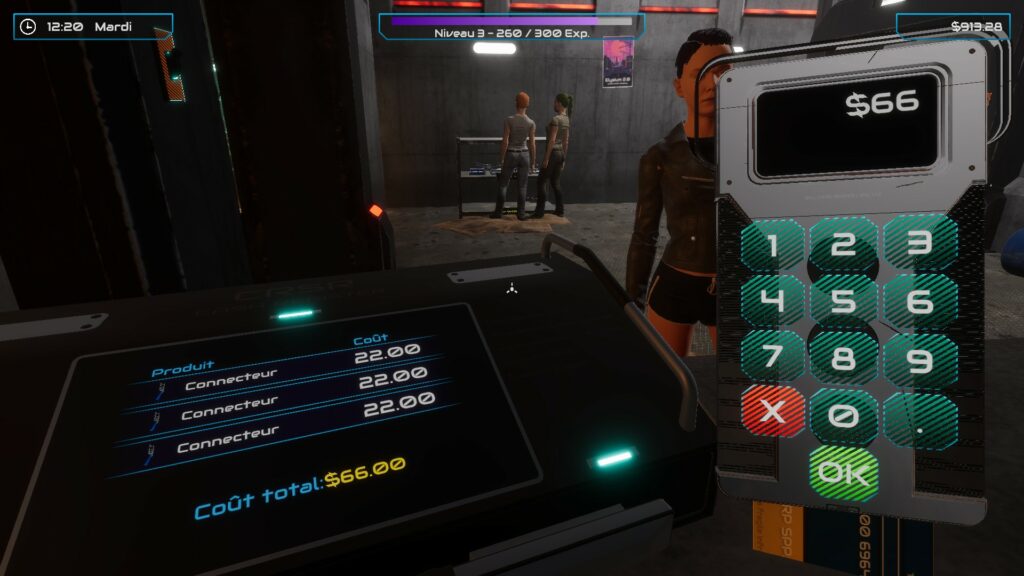Click the 5 key on the keypad

tap(844, 301)
